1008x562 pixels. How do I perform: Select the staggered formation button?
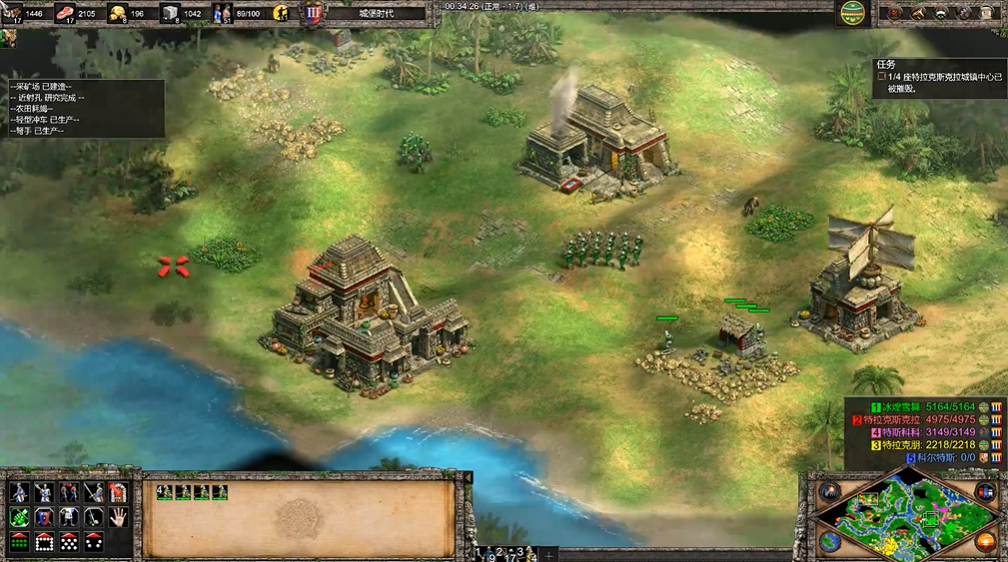(x=69, y=542)
